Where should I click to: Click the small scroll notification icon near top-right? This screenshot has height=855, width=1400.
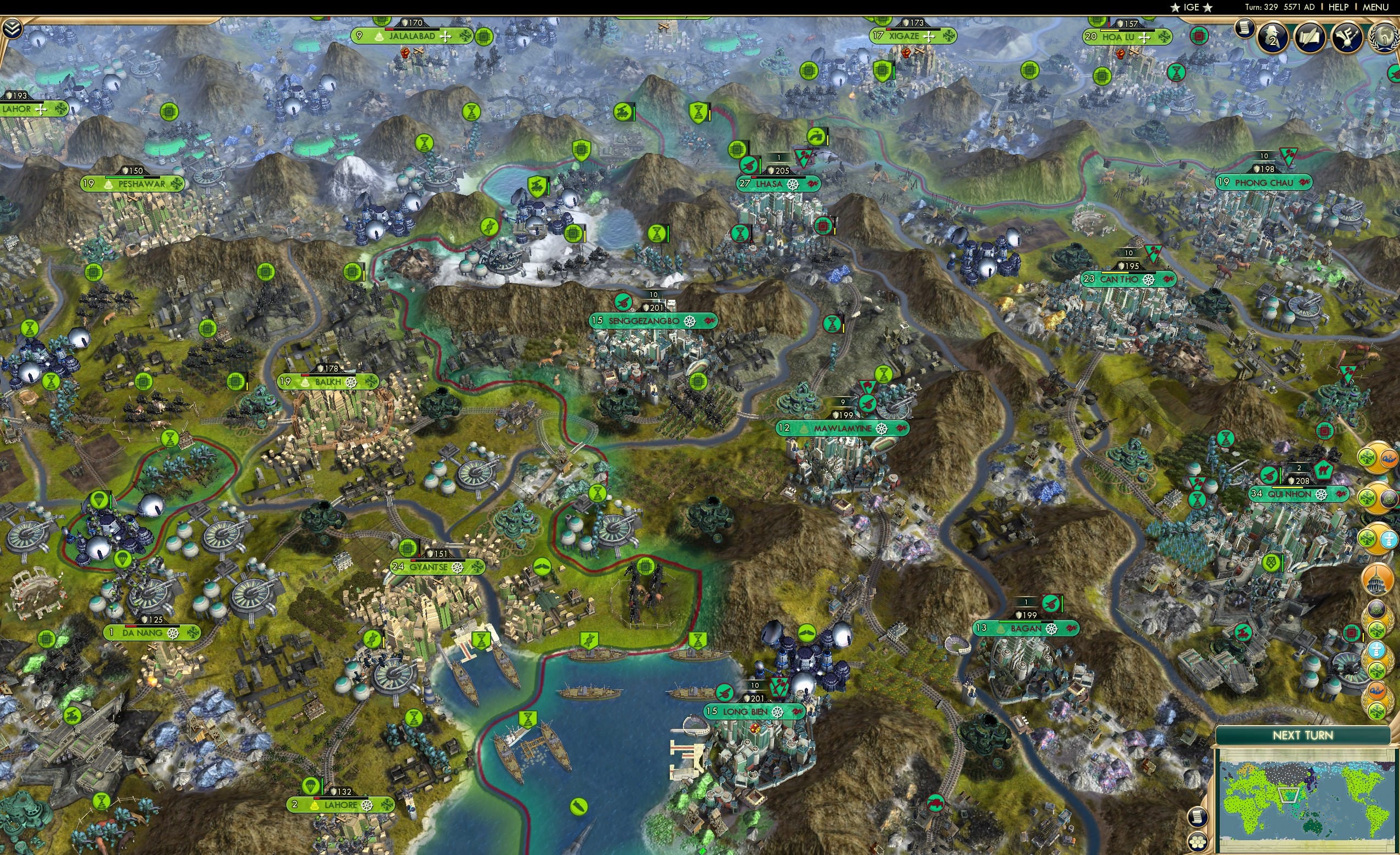click(x=1244, y=32)
